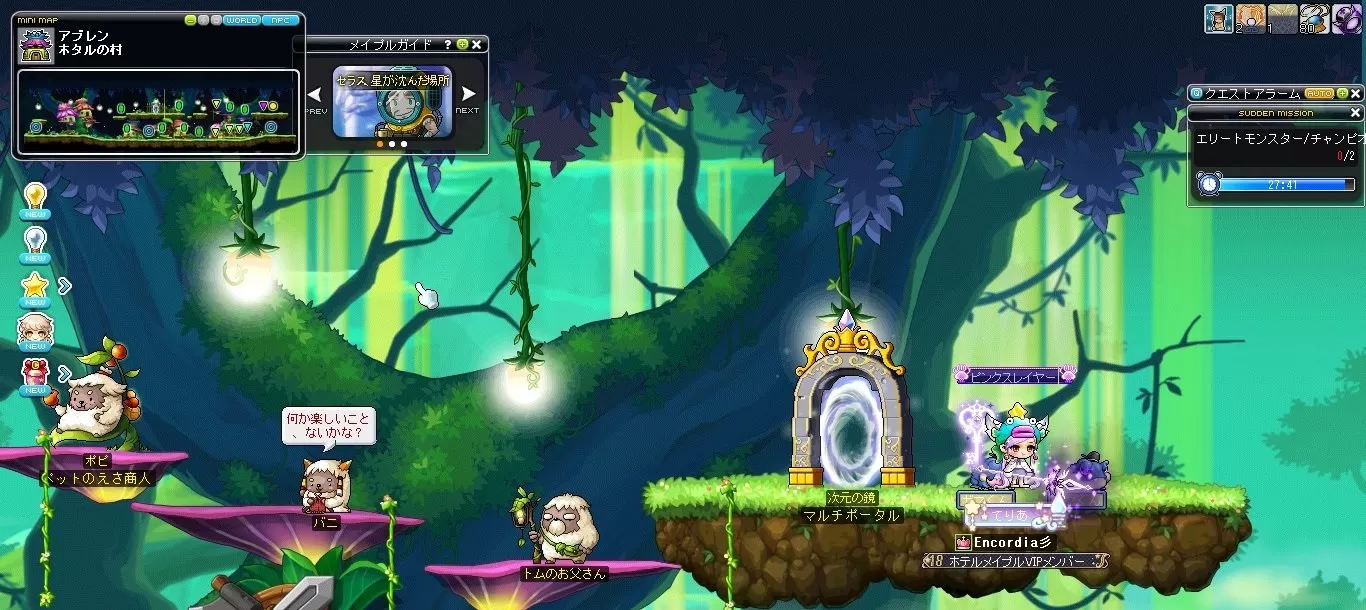
Task: Show the next Maple Guide entry
Action: (x=467, y=96)
